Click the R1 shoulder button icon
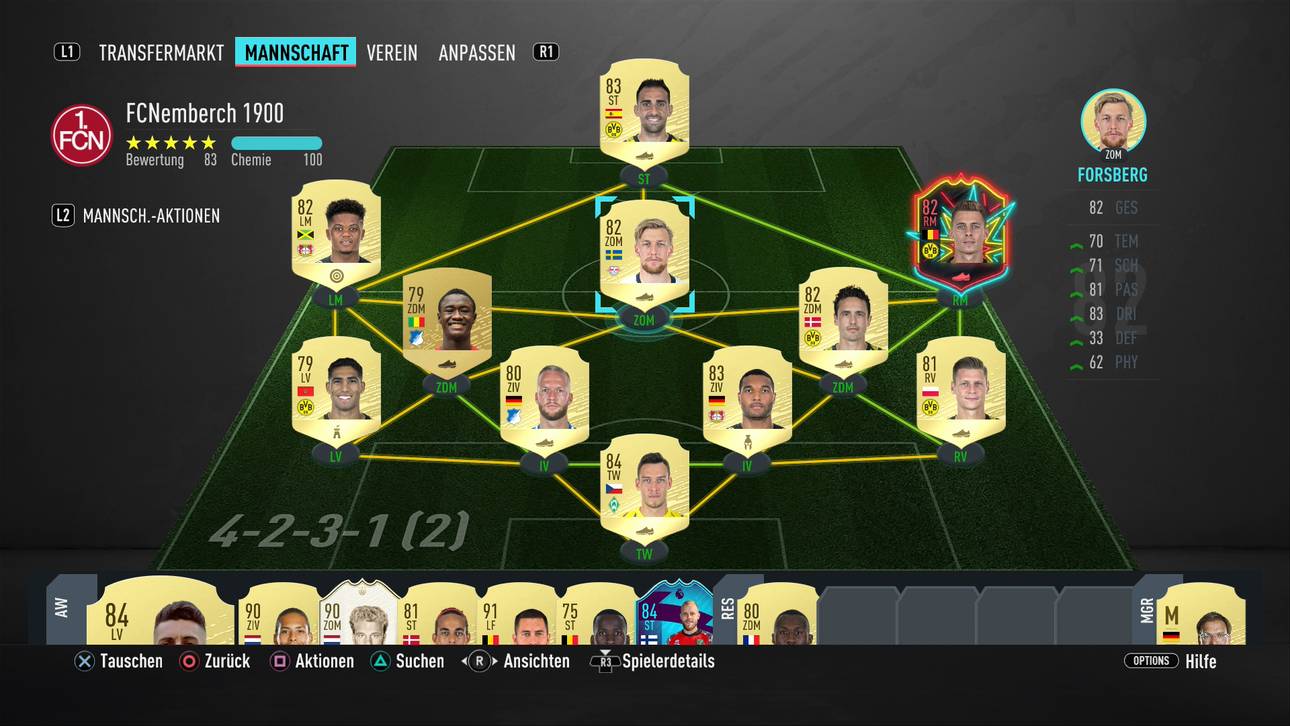This screenshot has width=1290, height=726. pyautogui.click(x=546, y=52)
